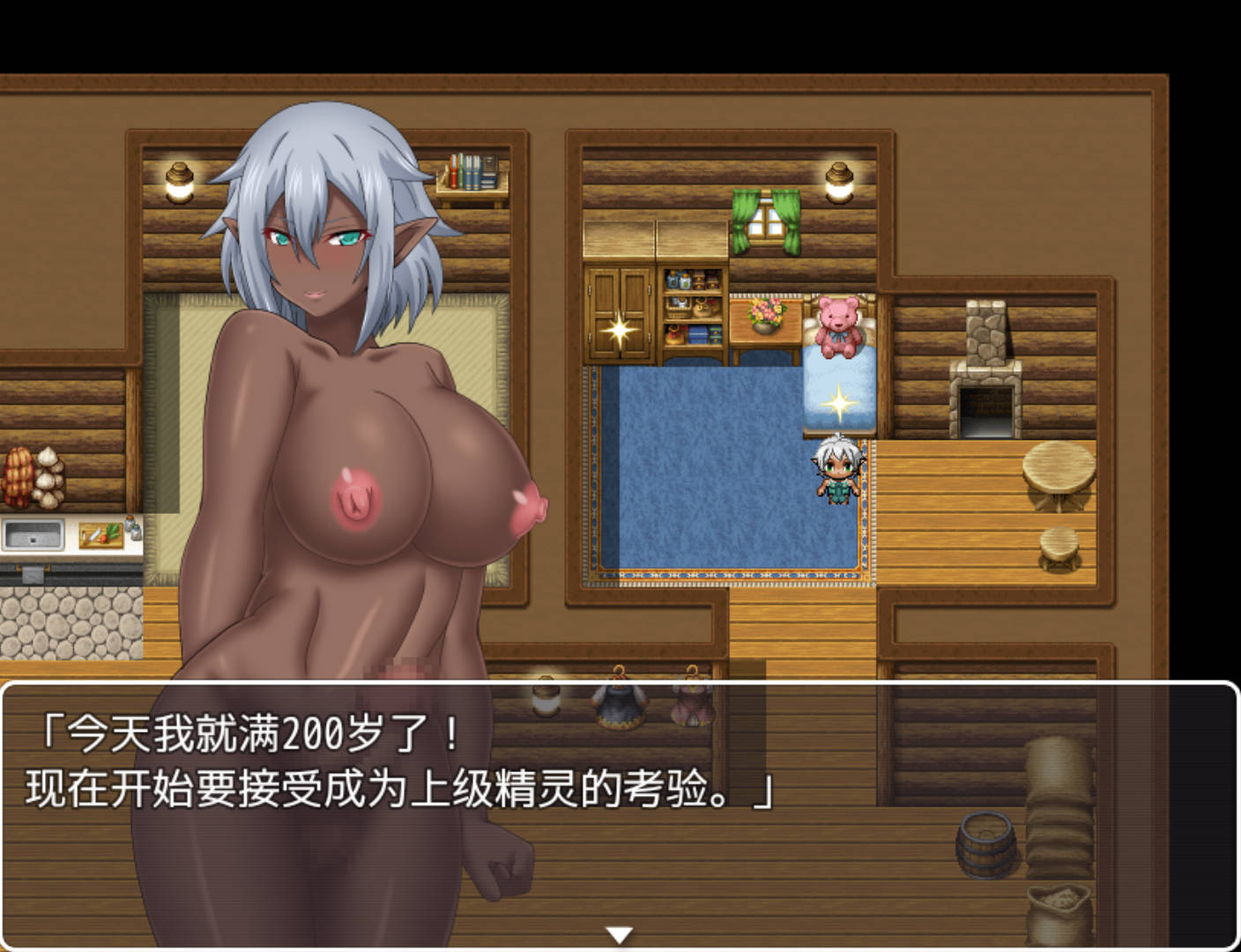Click the round wooden table on the right
Screen dimensions: 1241x952
click(x=1056, y=476)
